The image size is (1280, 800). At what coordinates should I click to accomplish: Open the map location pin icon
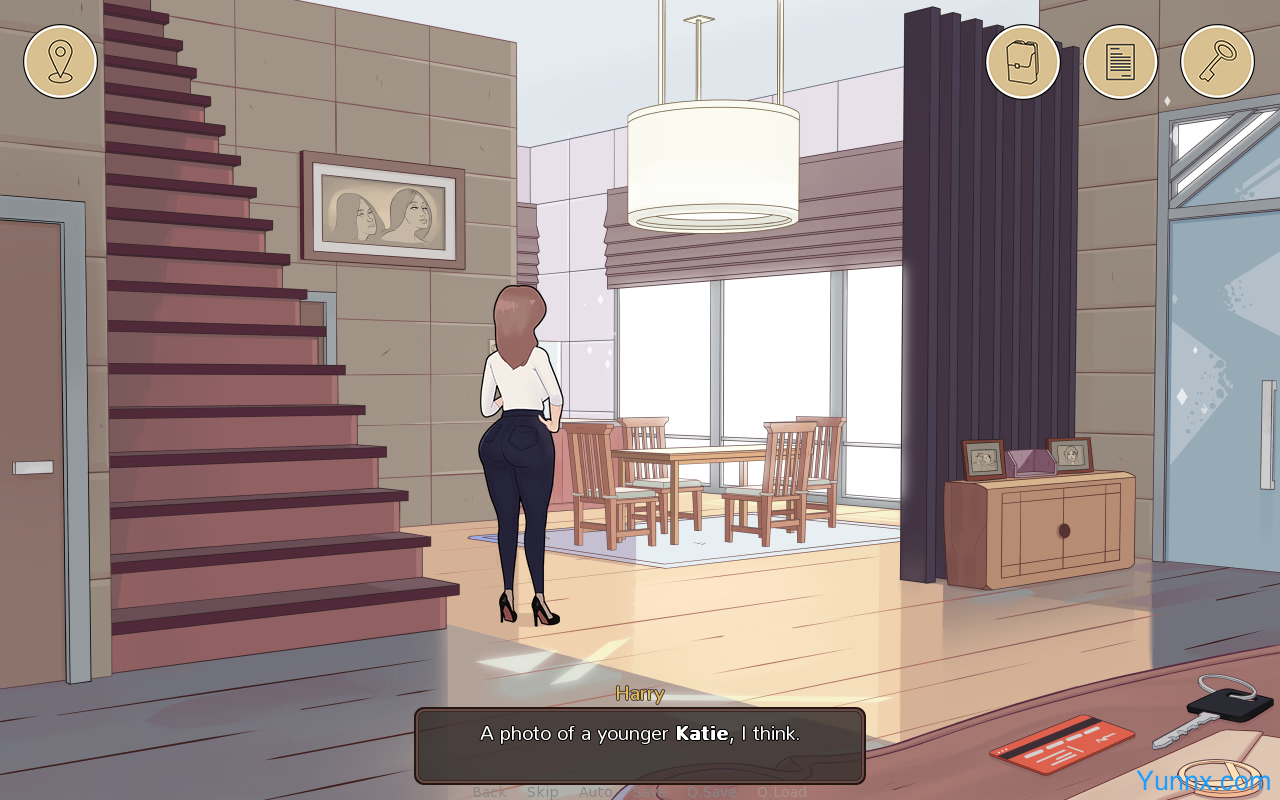[x=61, y=61]
